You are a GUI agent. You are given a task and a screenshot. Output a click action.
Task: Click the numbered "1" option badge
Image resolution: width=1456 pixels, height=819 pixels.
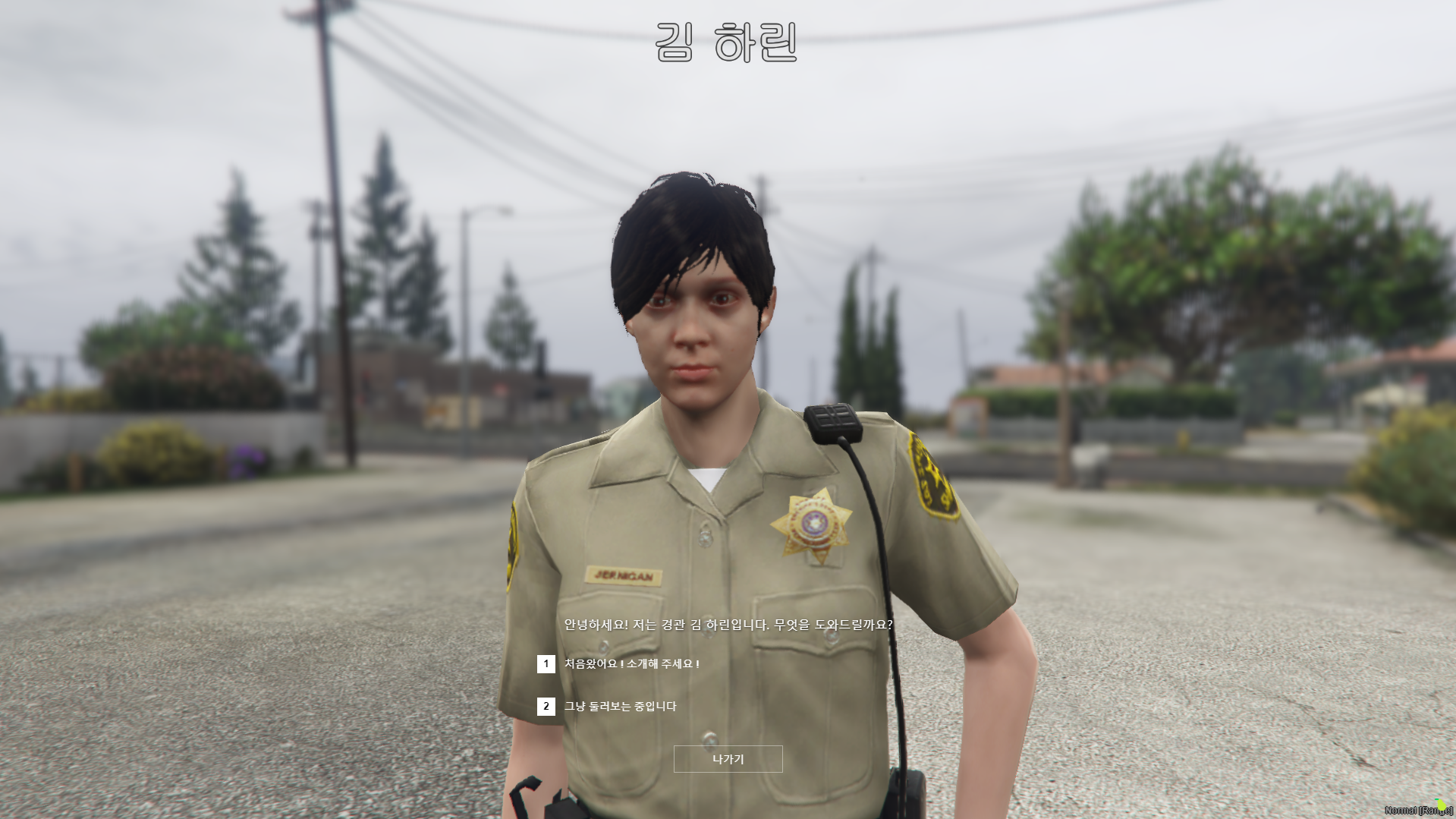[545, 663]
